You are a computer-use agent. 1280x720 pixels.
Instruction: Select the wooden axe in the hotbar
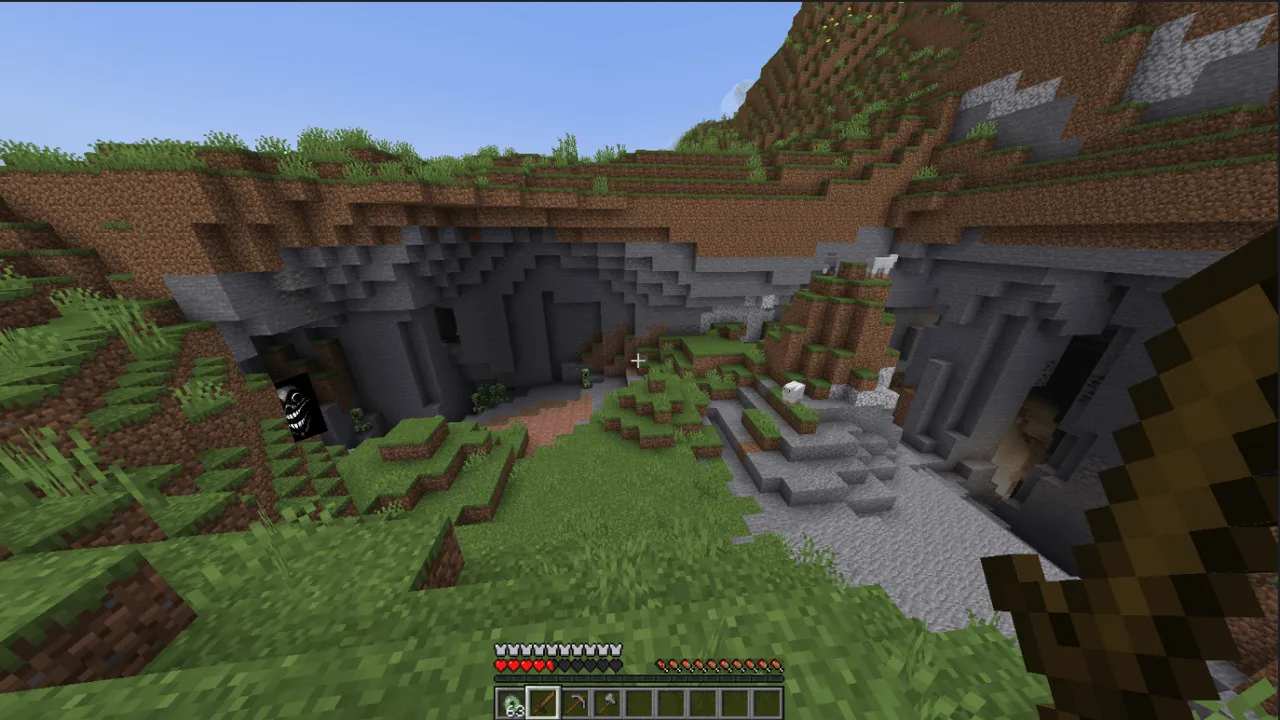click(609, 703)
